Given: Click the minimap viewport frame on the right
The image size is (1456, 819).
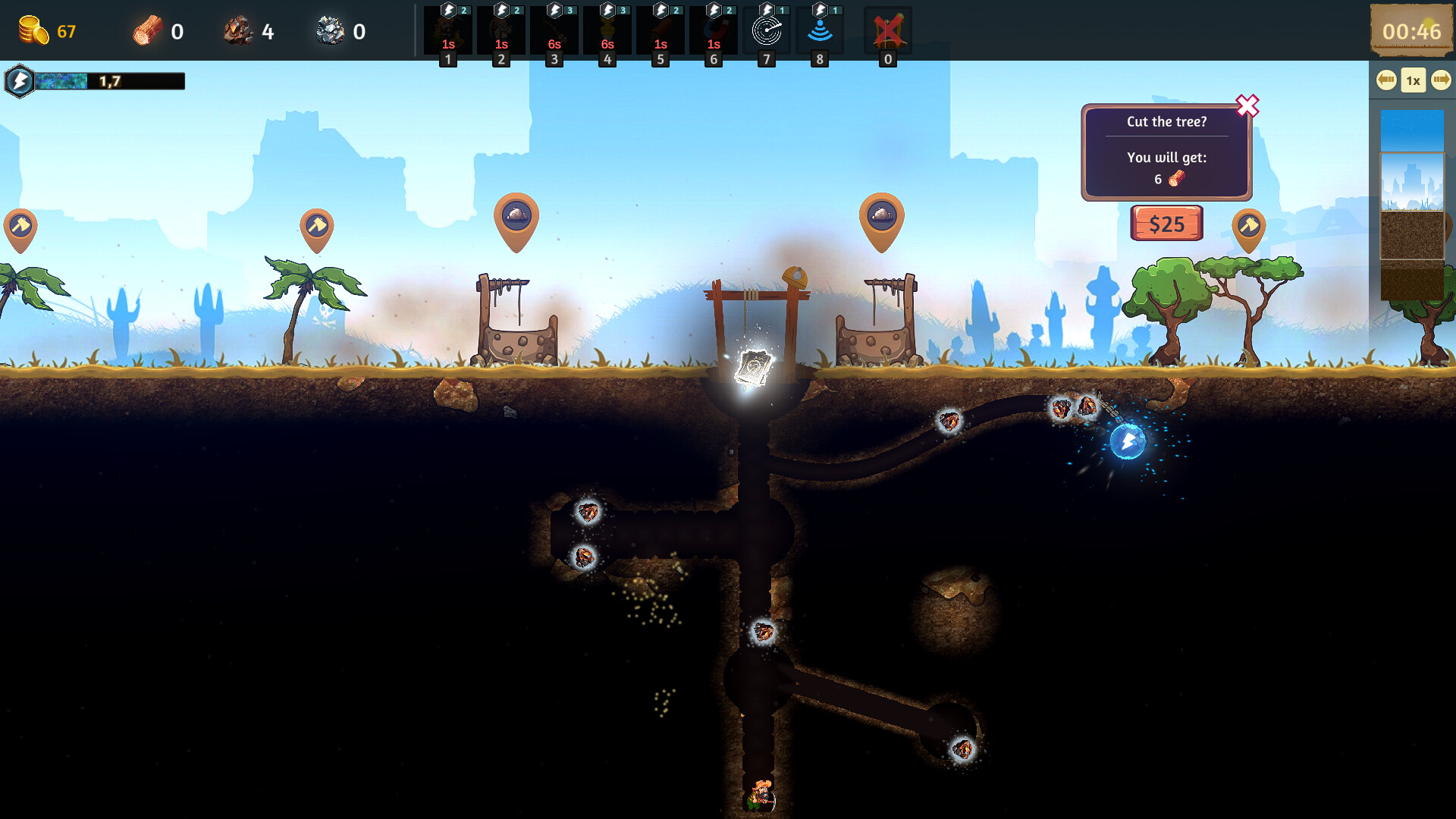Looking at the screenshot, I should click(1412, 205).
